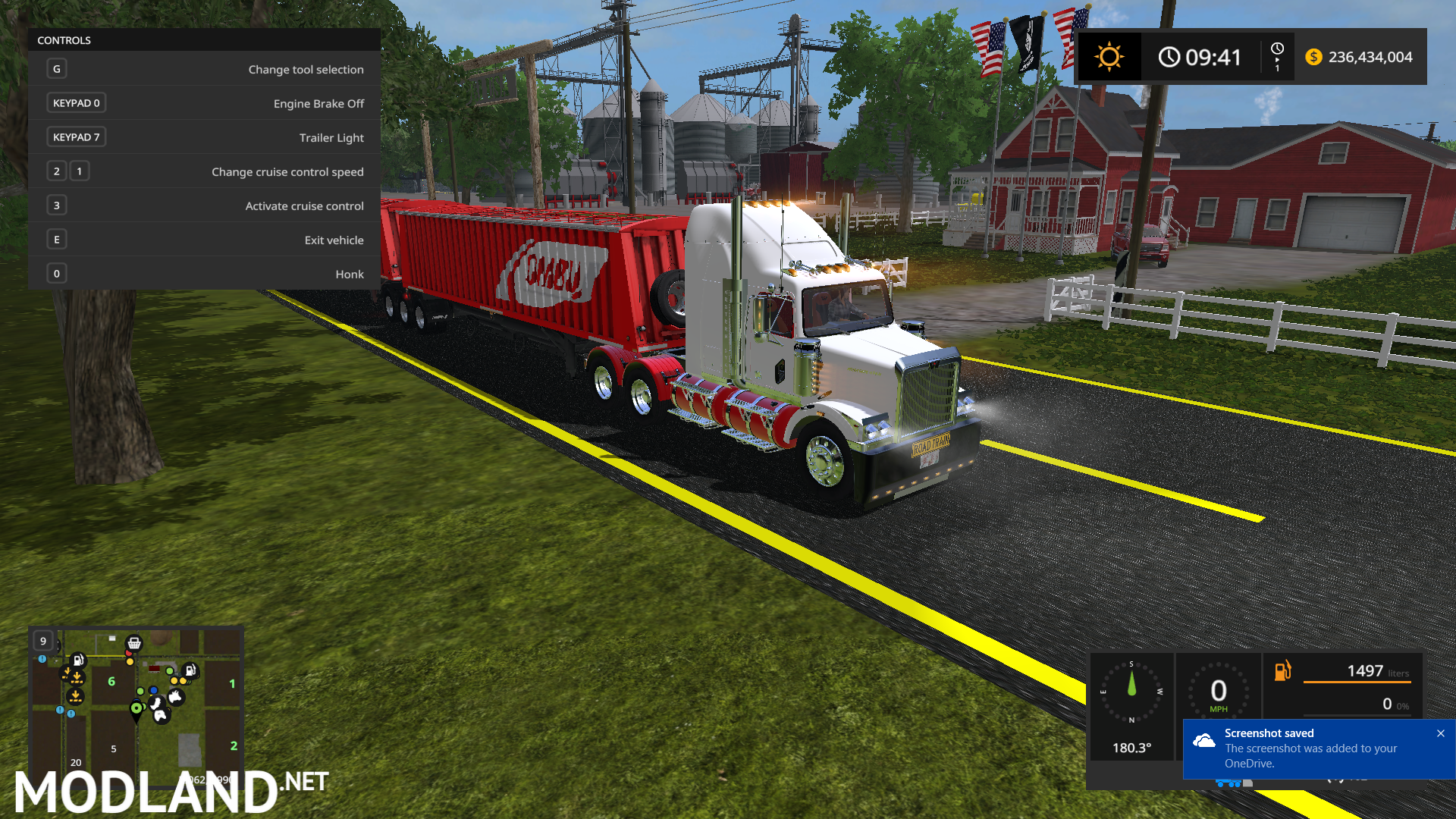Click the CONTROLS panel header
The image size is (1456, 819).
click(x=64, y=40)
